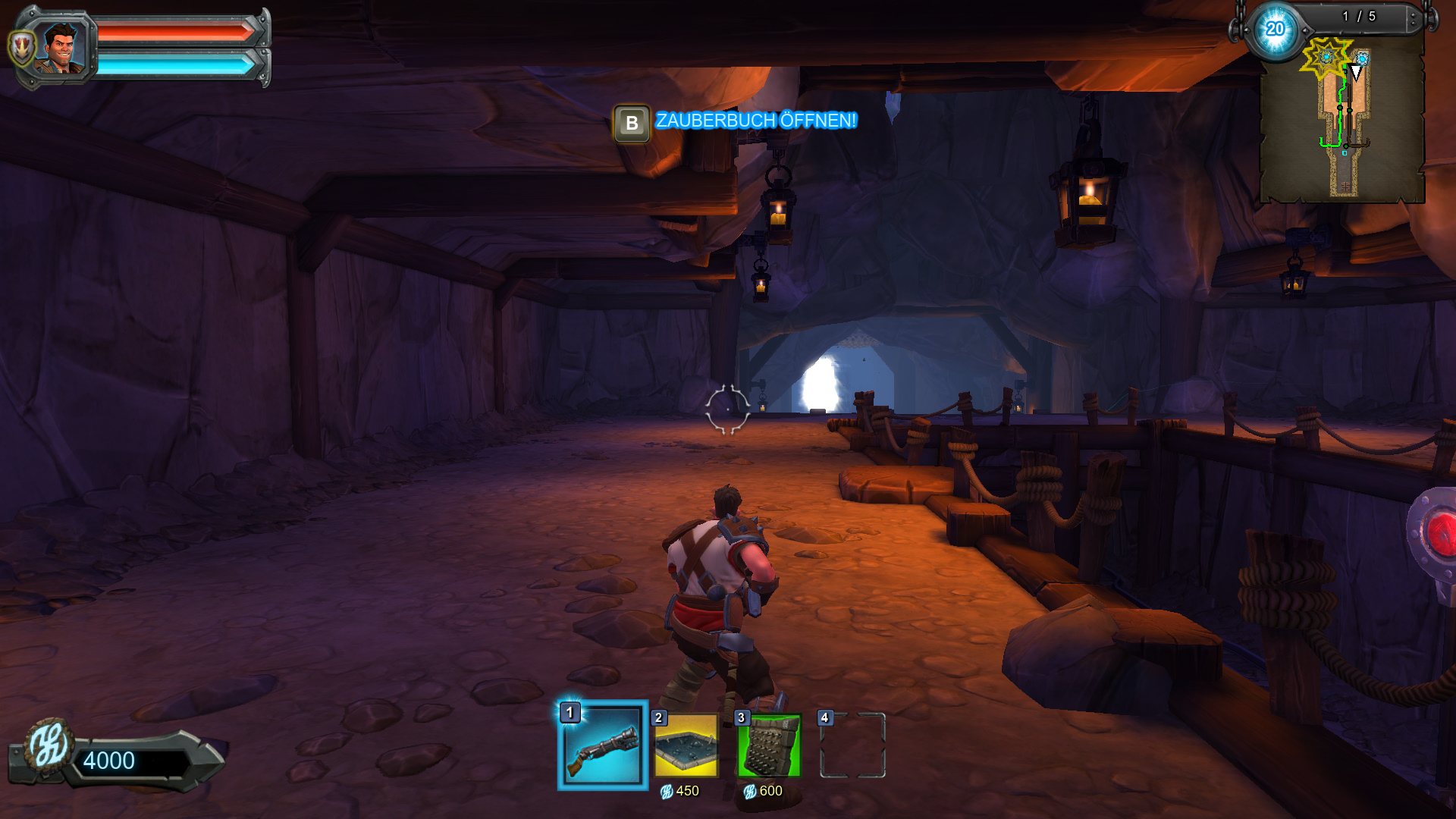Select the spike trap slot costing 600
This screenshot has width=1456, height=819.
(x=769, y=745)
